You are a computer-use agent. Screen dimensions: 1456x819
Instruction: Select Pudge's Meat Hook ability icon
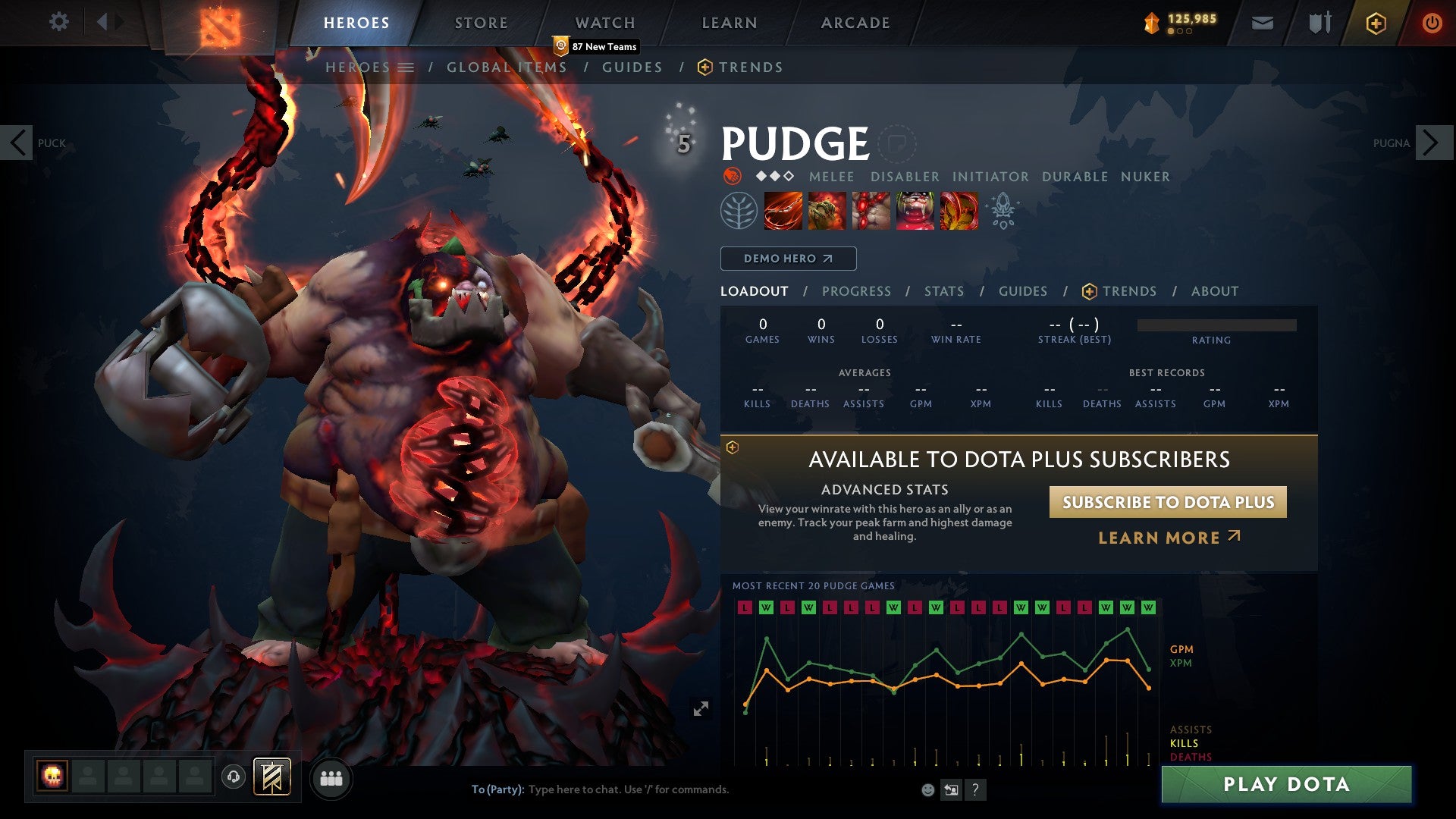click(x=782, y=211)
